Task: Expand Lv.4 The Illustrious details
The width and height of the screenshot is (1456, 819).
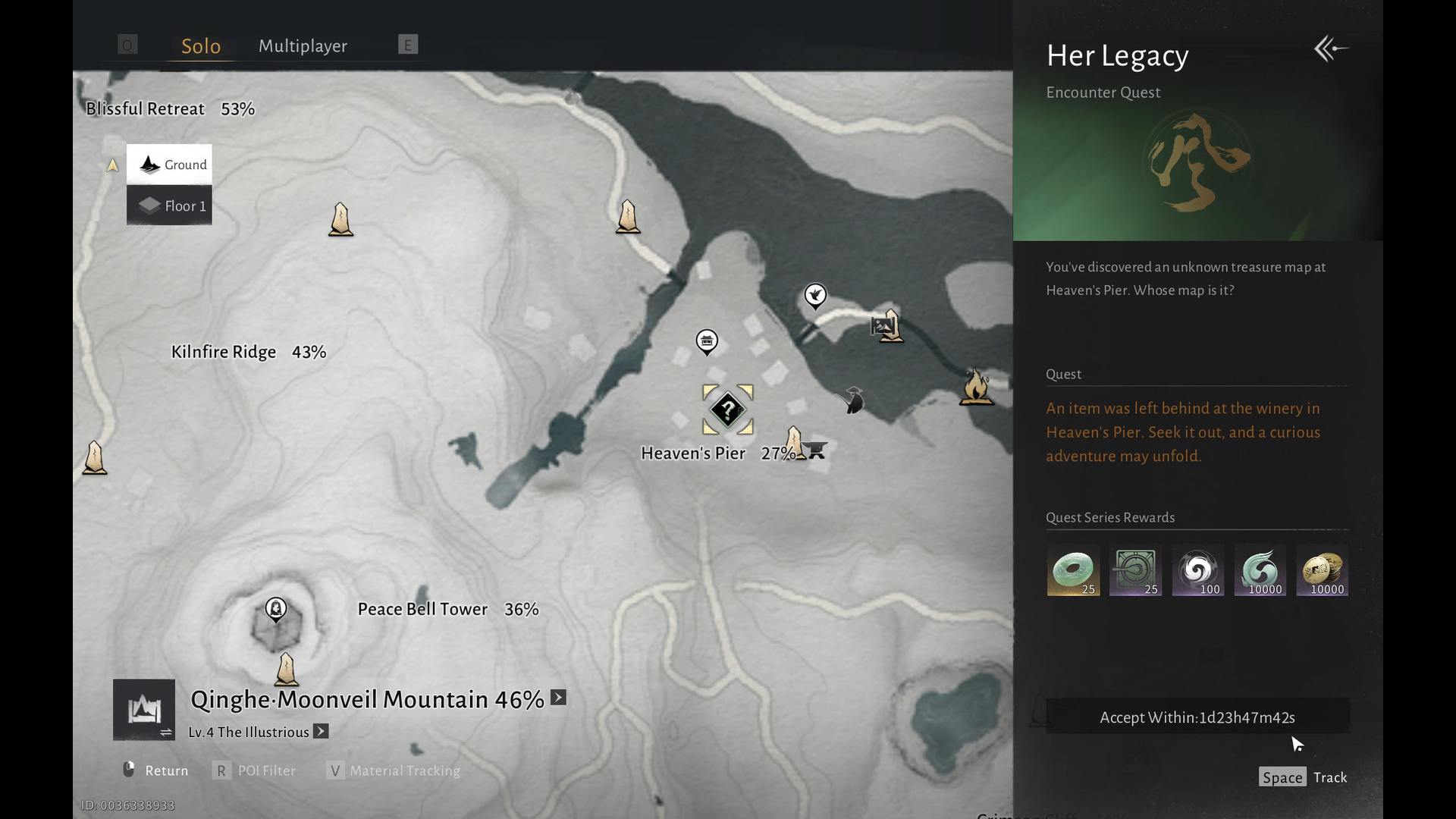Action: coord(322,732)
